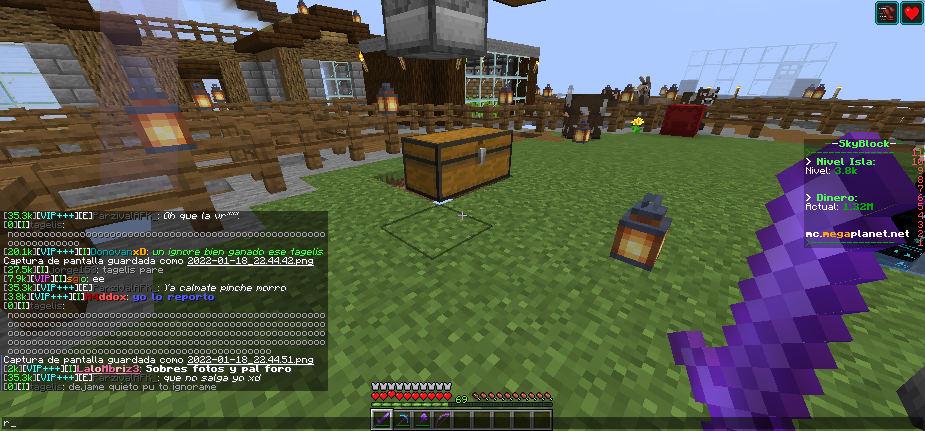Click M4ddox's name in chat
Image resolution: width=925 pixels, height=431 pixels.
pos(106,296)
